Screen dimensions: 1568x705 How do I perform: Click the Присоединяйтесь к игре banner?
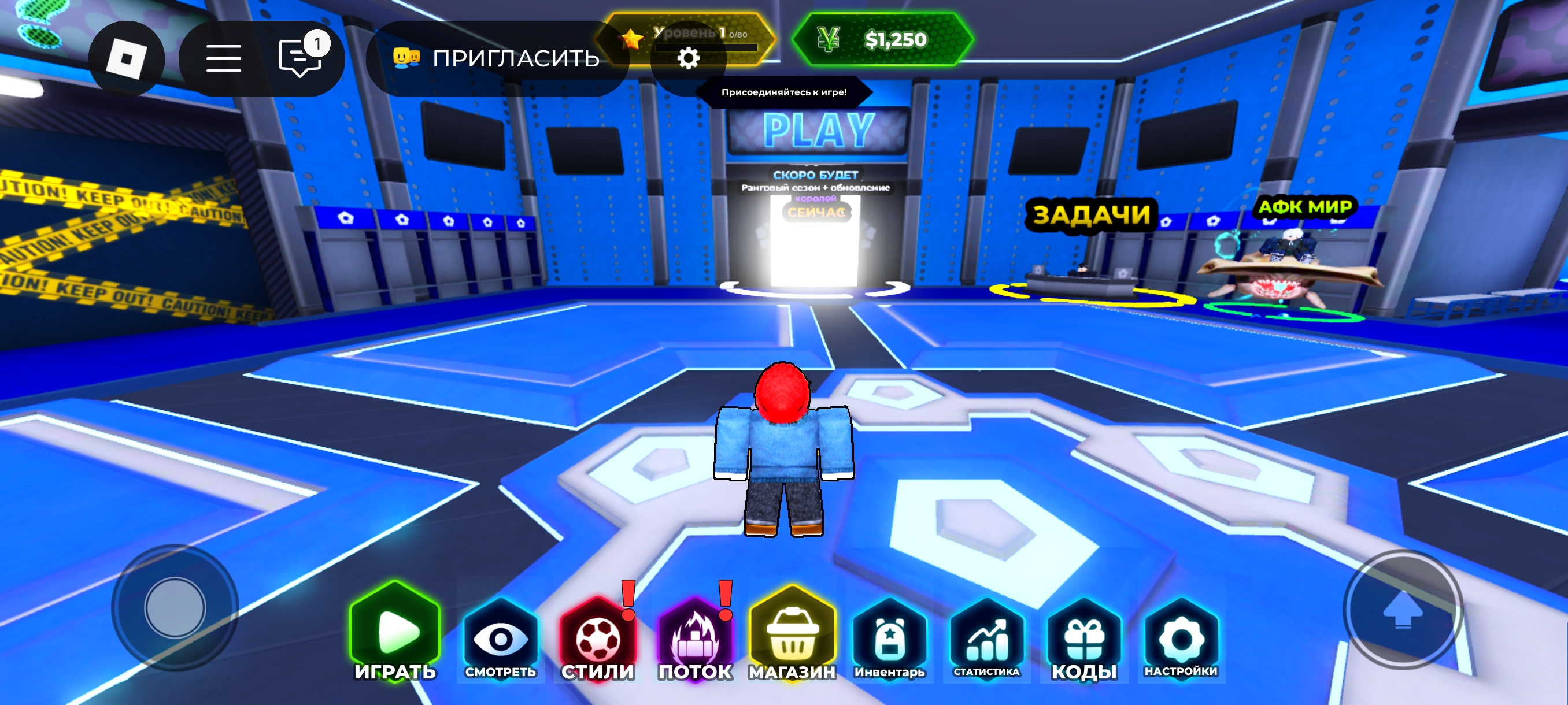(784, 93)
